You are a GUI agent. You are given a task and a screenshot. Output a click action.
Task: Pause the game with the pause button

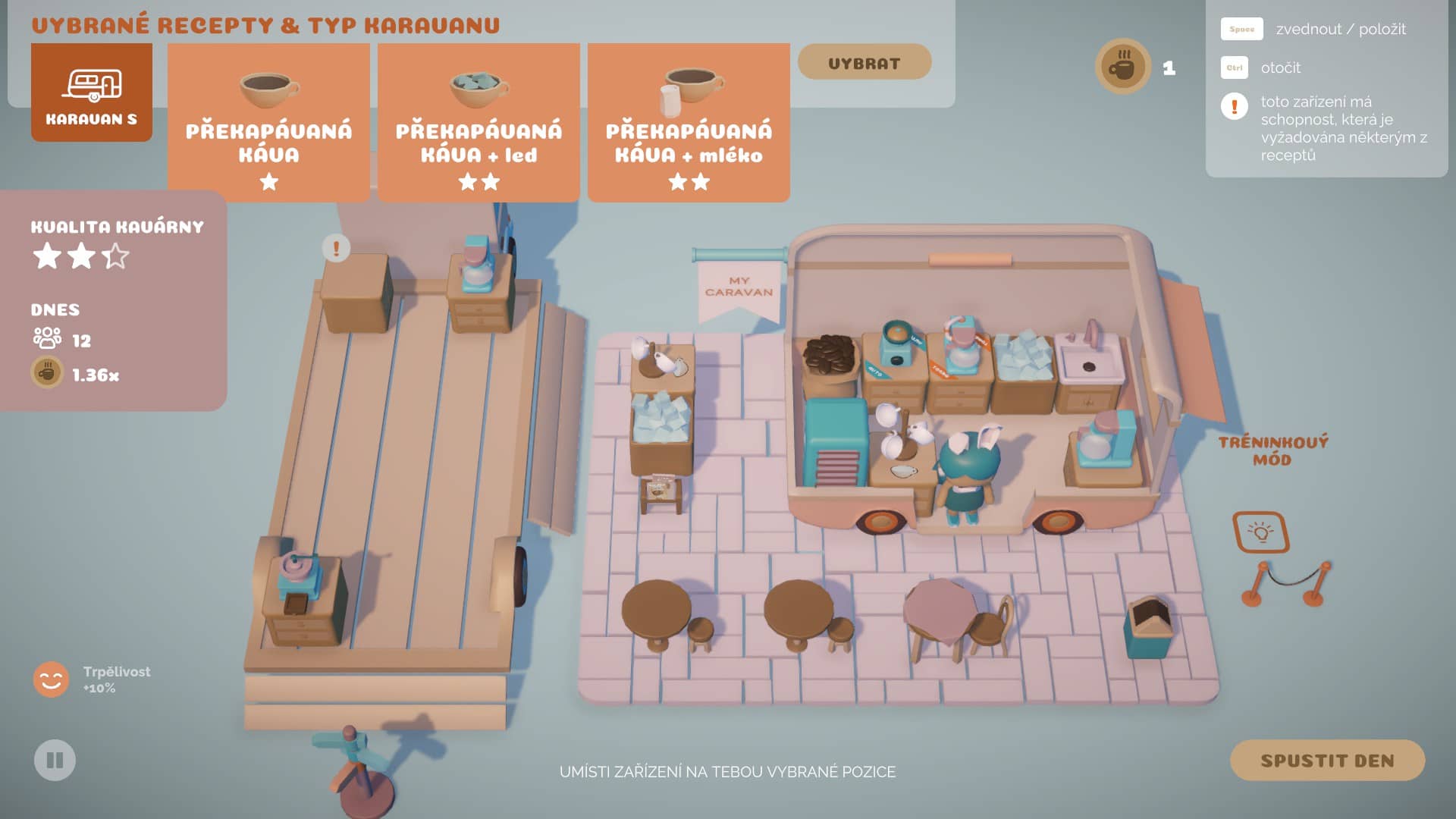coord(55,760)
